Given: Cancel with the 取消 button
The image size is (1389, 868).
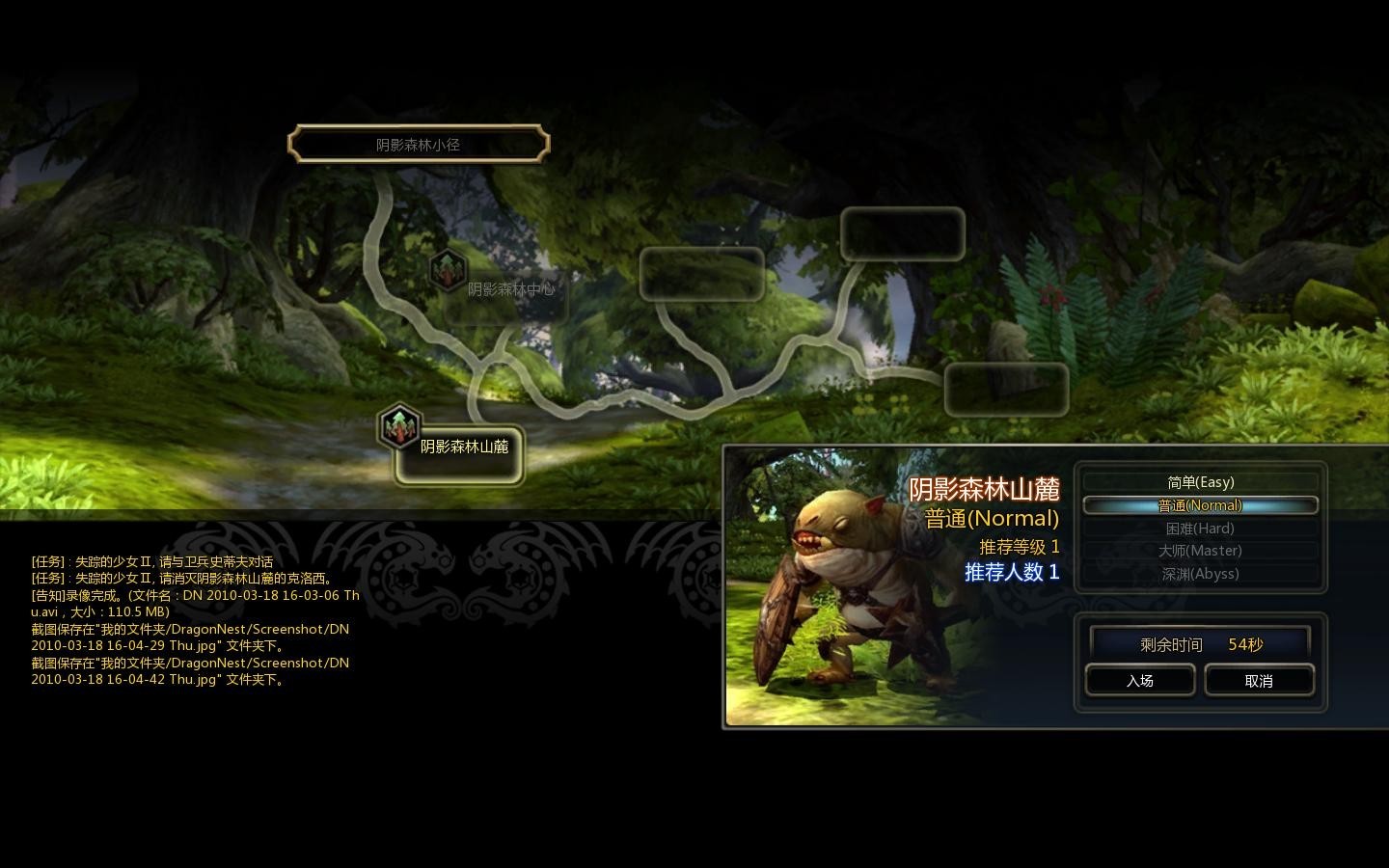Looking at the screenshot, I should 1258,680.
